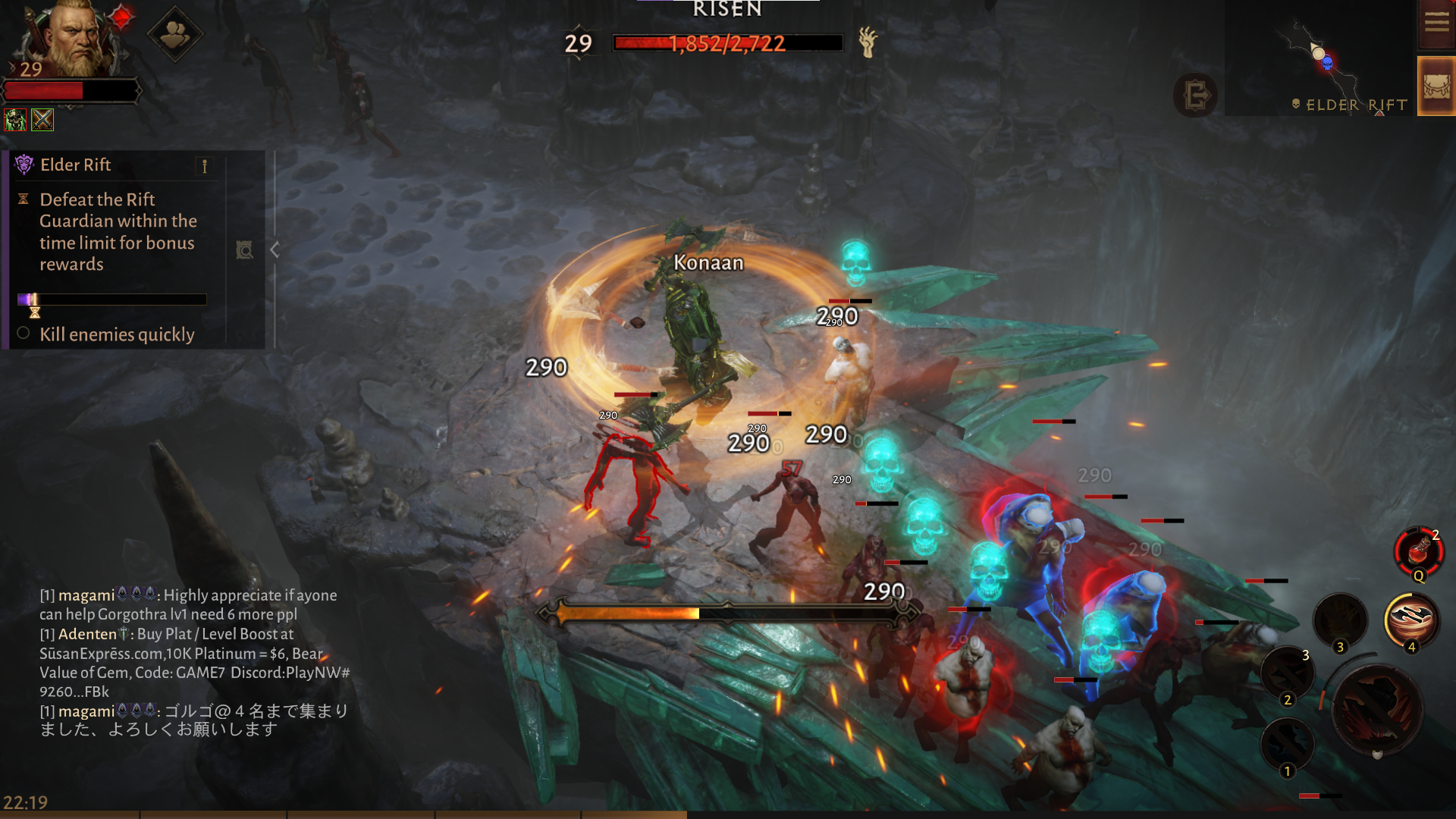
Task: Click the info icon on the Elder Rift panel
Action: click(203, 166)
